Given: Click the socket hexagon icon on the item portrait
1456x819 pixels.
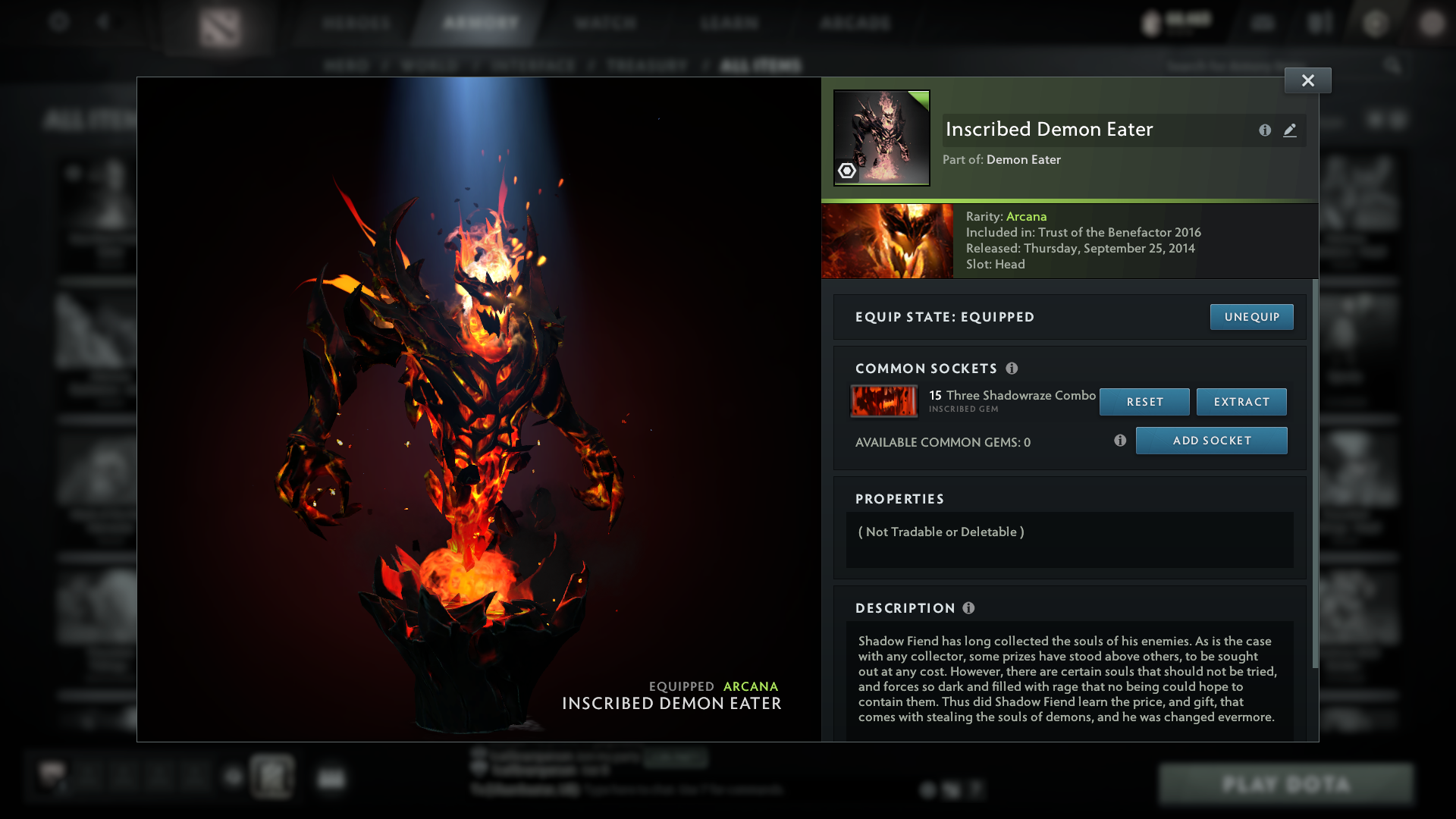Looking at the screenshot, I should point(847,171).
